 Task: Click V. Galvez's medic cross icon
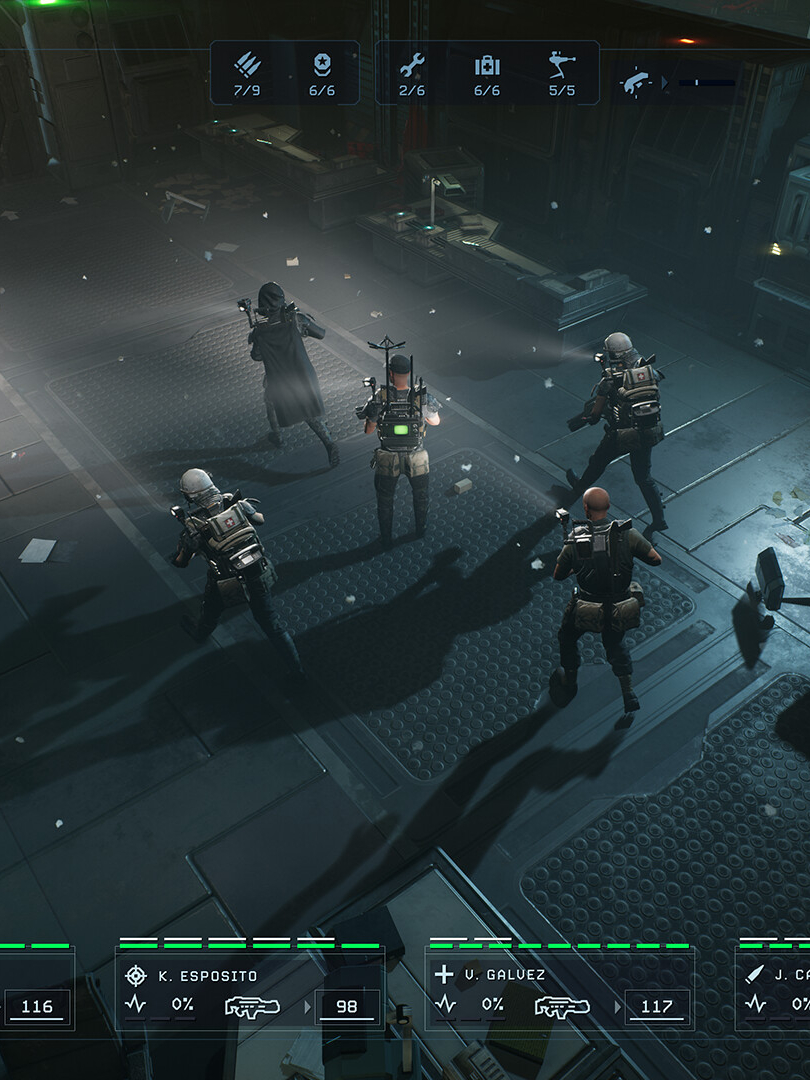coord(445,975)
